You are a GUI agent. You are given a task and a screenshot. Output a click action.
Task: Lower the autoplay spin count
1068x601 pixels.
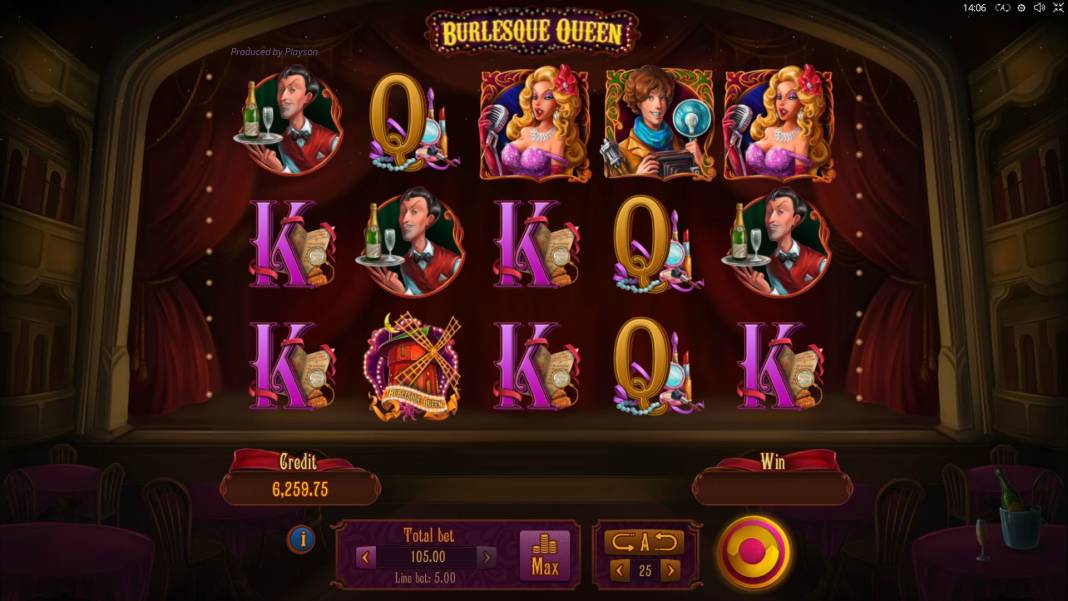pyautogui.click(x=619, y=570)
